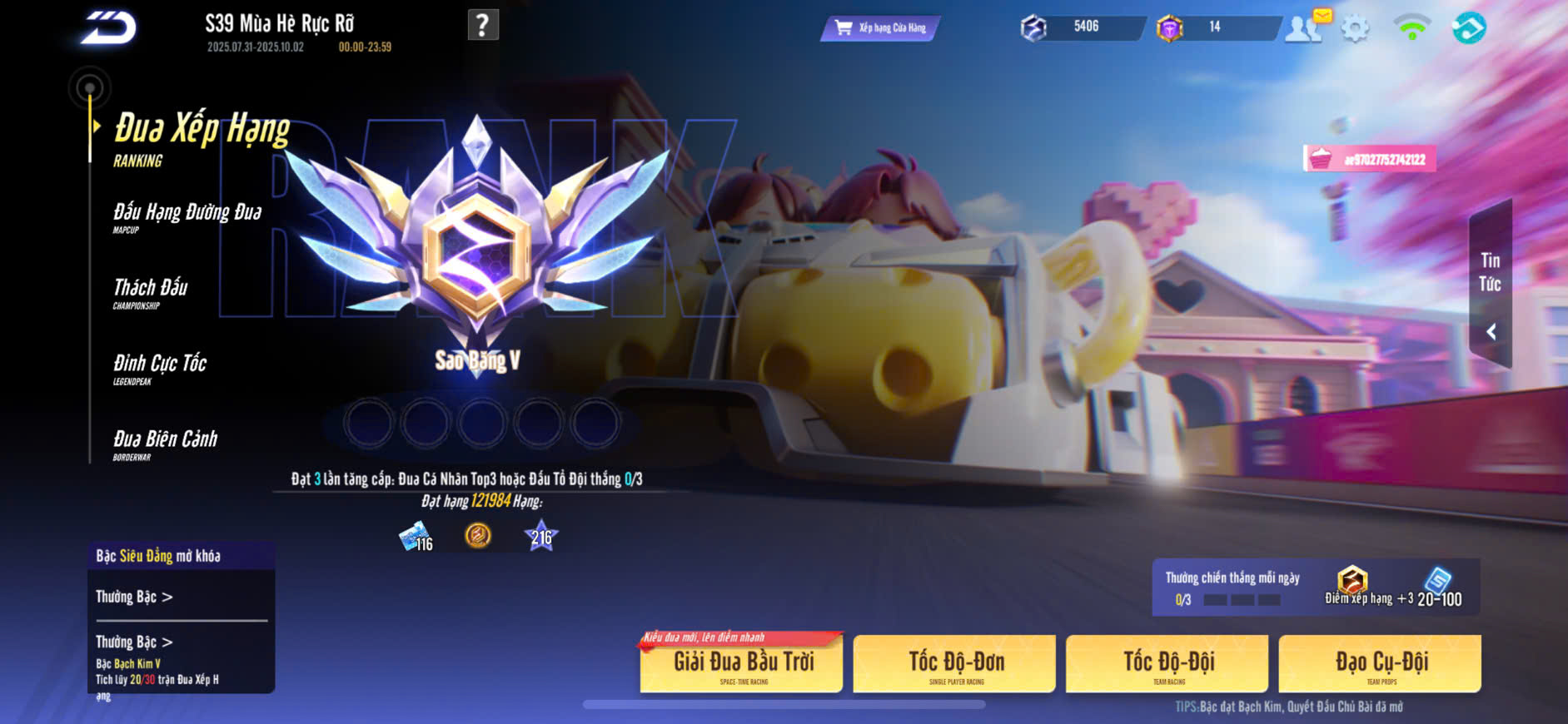Screen dimensions: 1568x724
Task: Tap the pink cake ID banner
Action: tap(1369, 159)
